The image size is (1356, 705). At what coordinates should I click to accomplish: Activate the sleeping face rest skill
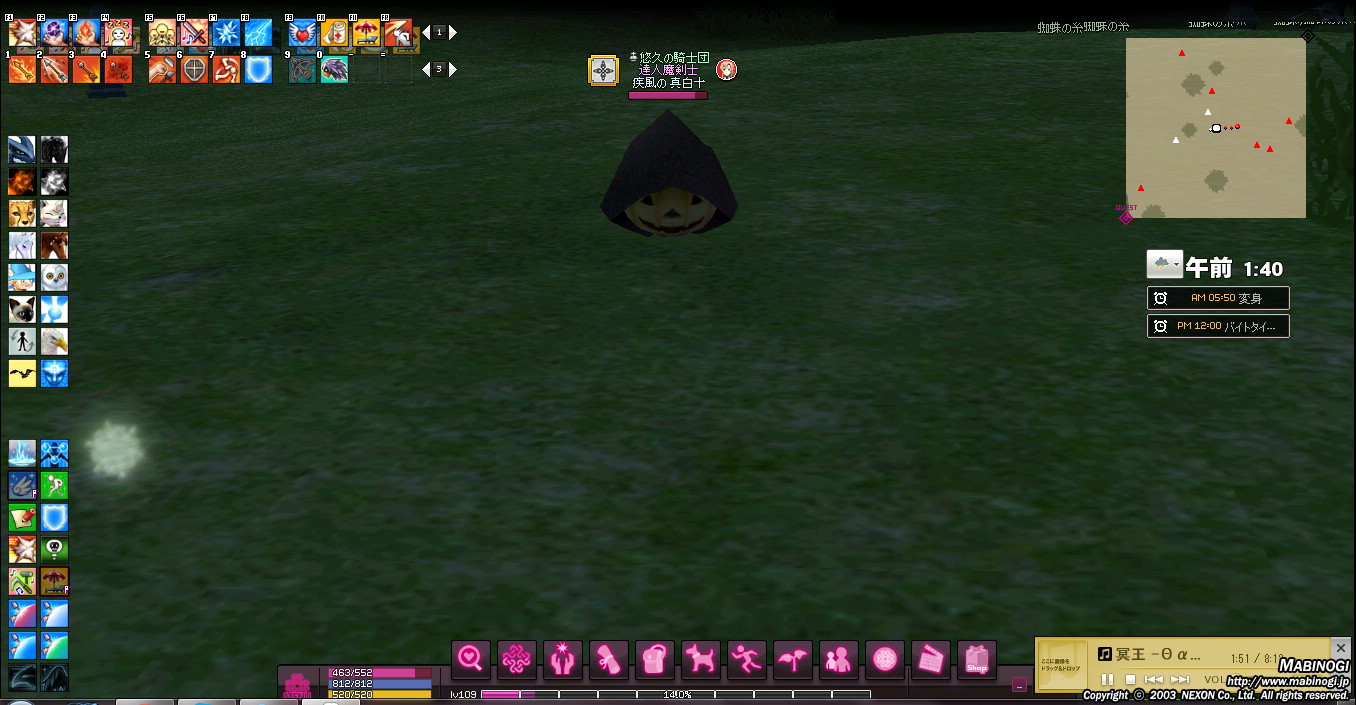coord(118,33)
